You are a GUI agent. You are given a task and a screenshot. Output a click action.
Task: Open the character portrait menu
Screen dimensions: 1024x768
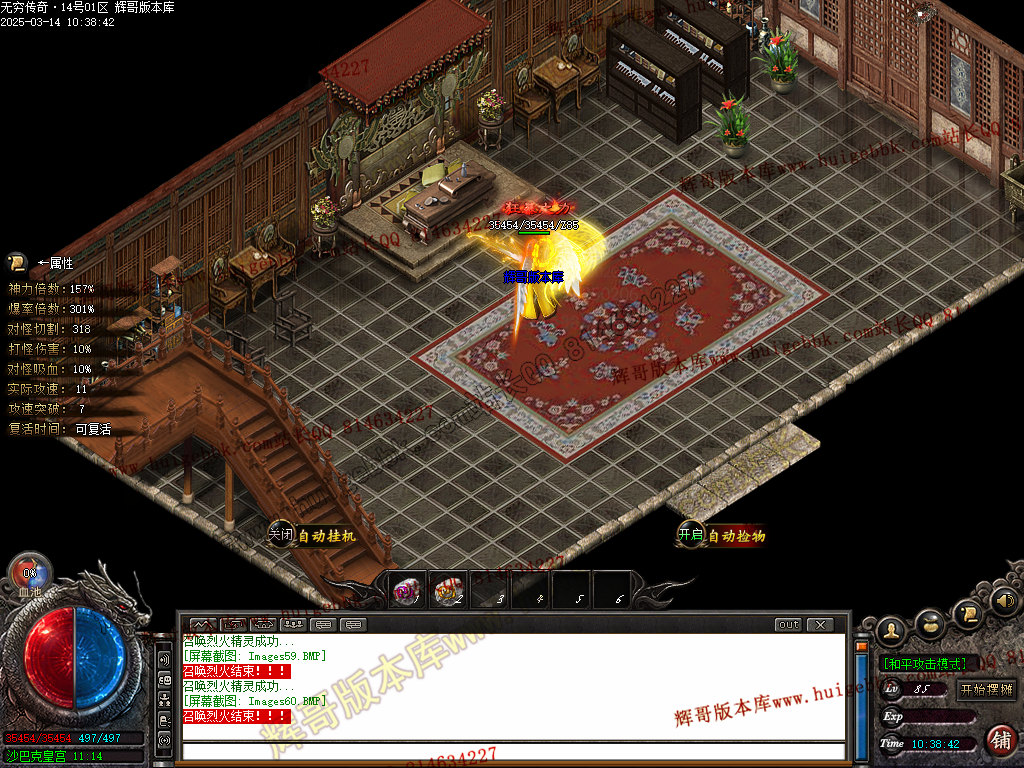coord(891,631)
